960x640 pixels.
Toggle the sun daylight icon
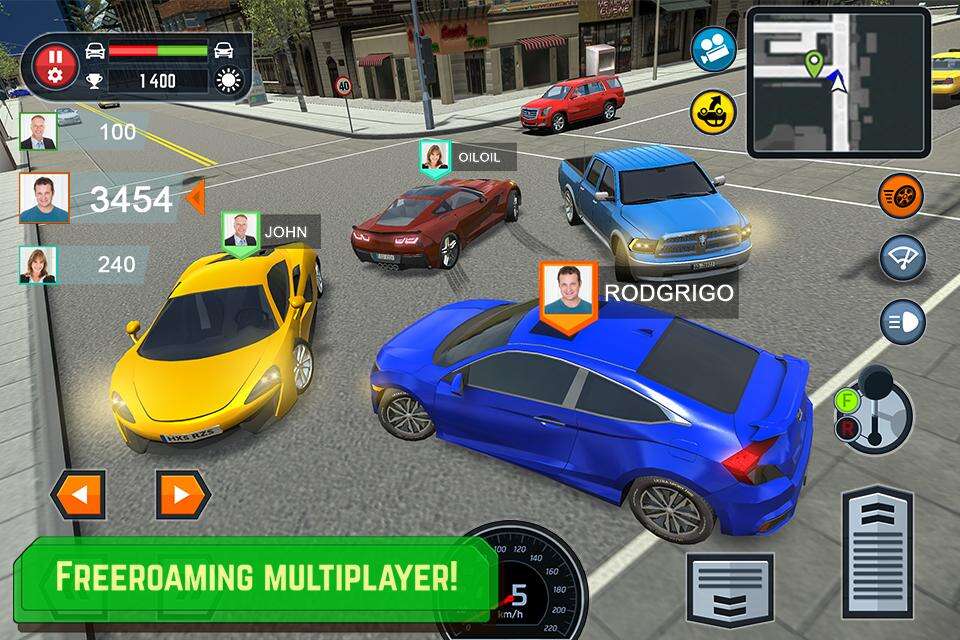229,80
